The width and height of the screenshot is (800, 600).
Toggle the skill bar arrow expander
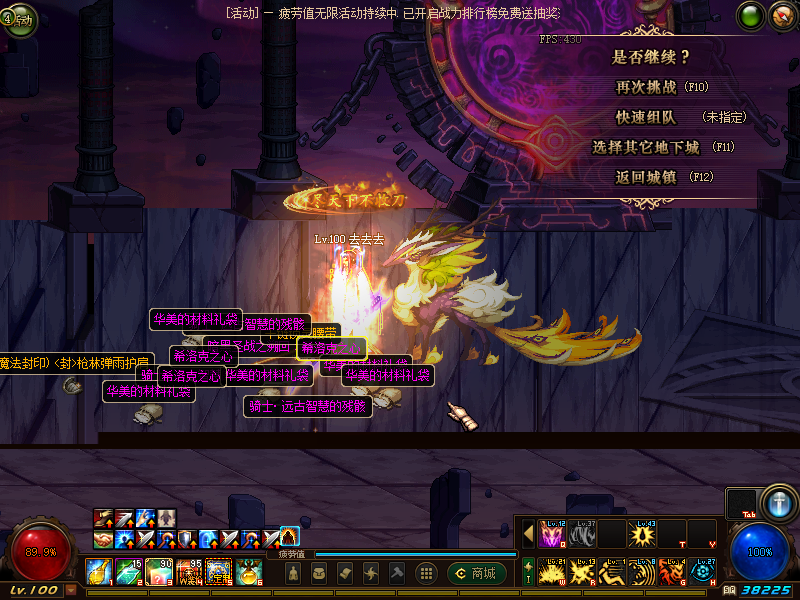528,534
